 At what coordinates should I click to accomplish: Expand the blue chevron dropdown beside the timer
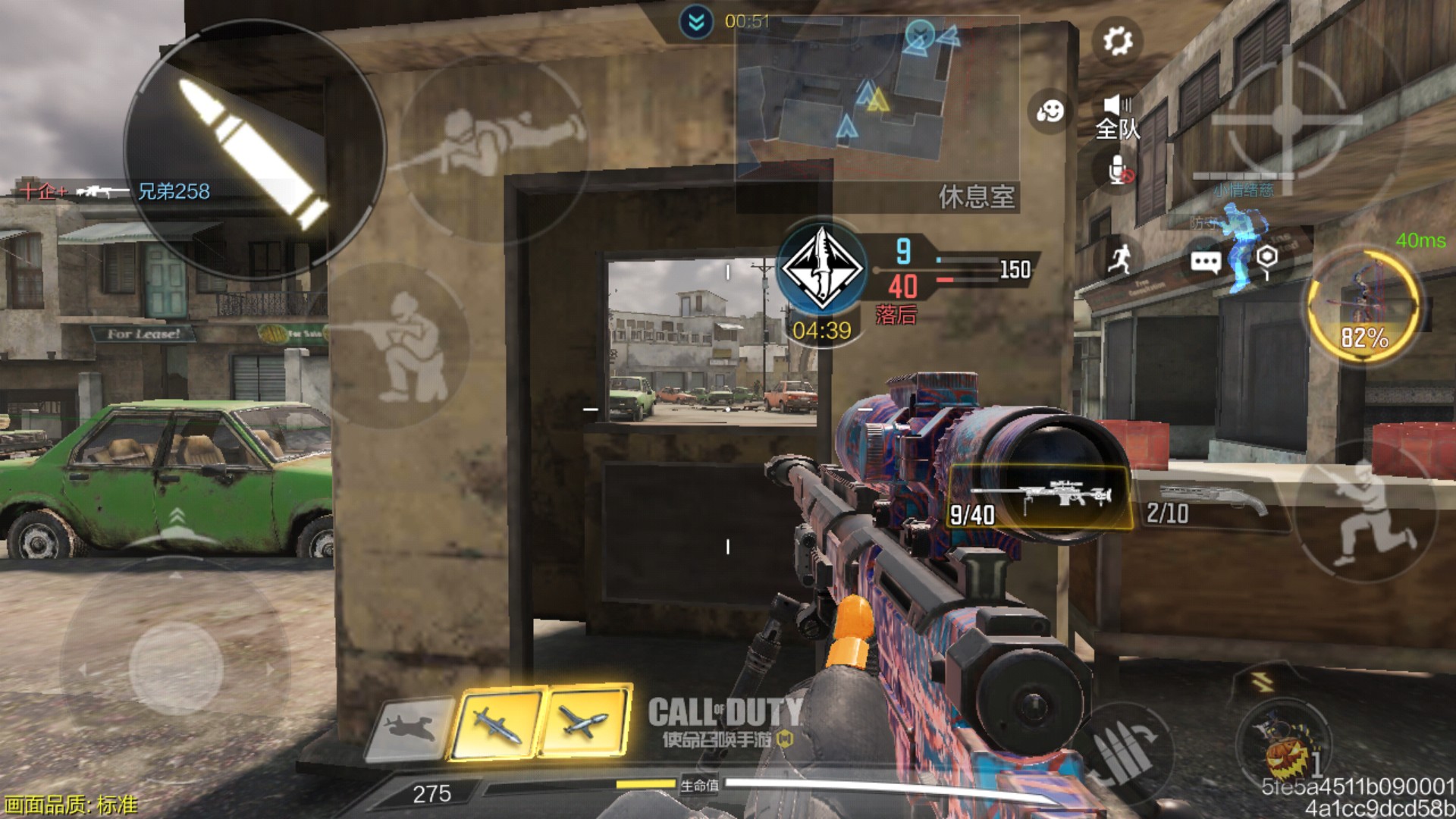696,23
